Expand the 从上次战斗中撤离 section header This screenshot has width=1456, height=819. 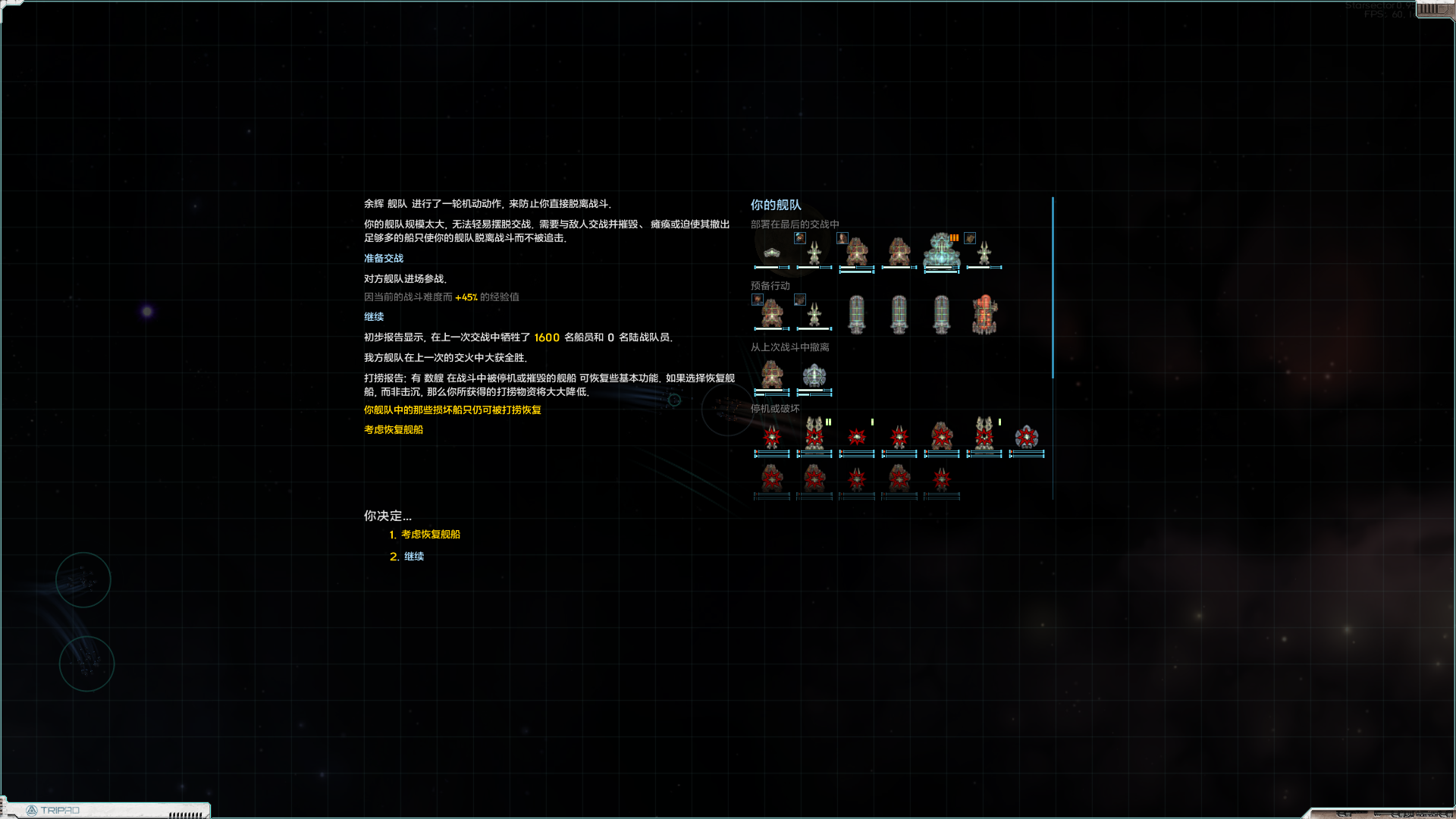click(x=789, y=347)
